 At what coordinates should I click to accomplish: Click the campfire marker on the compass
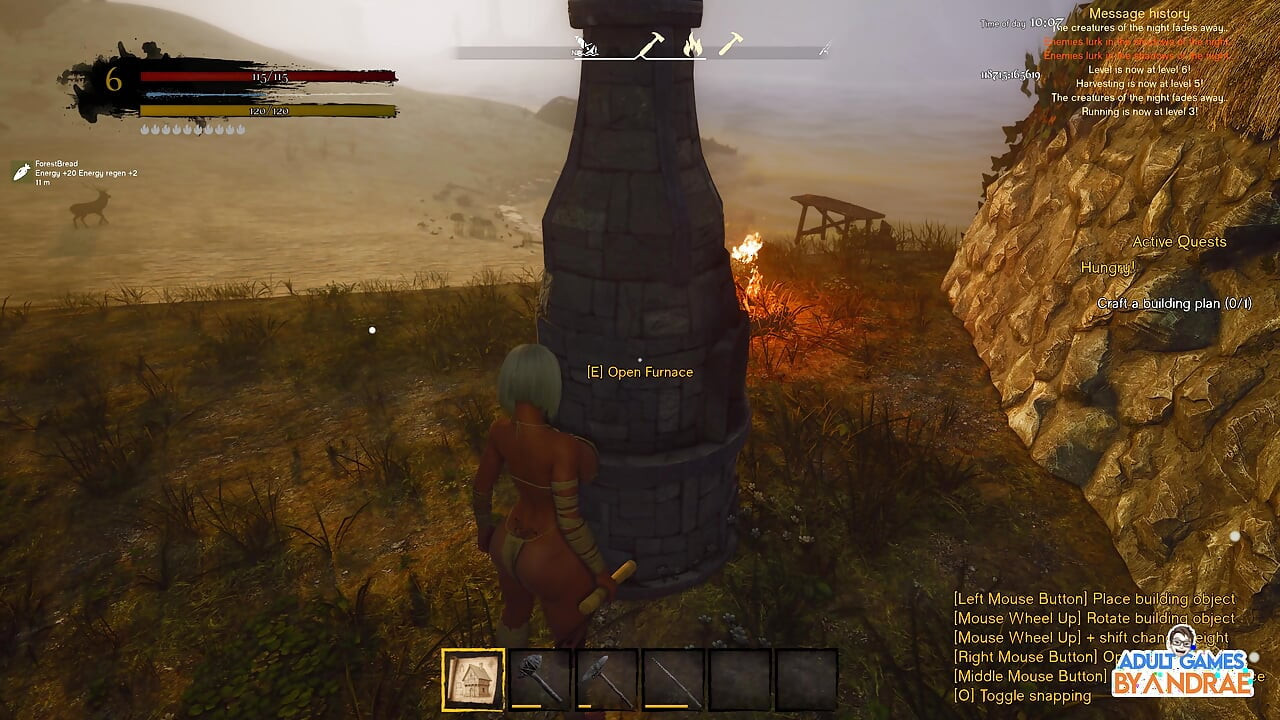(692, 44)
